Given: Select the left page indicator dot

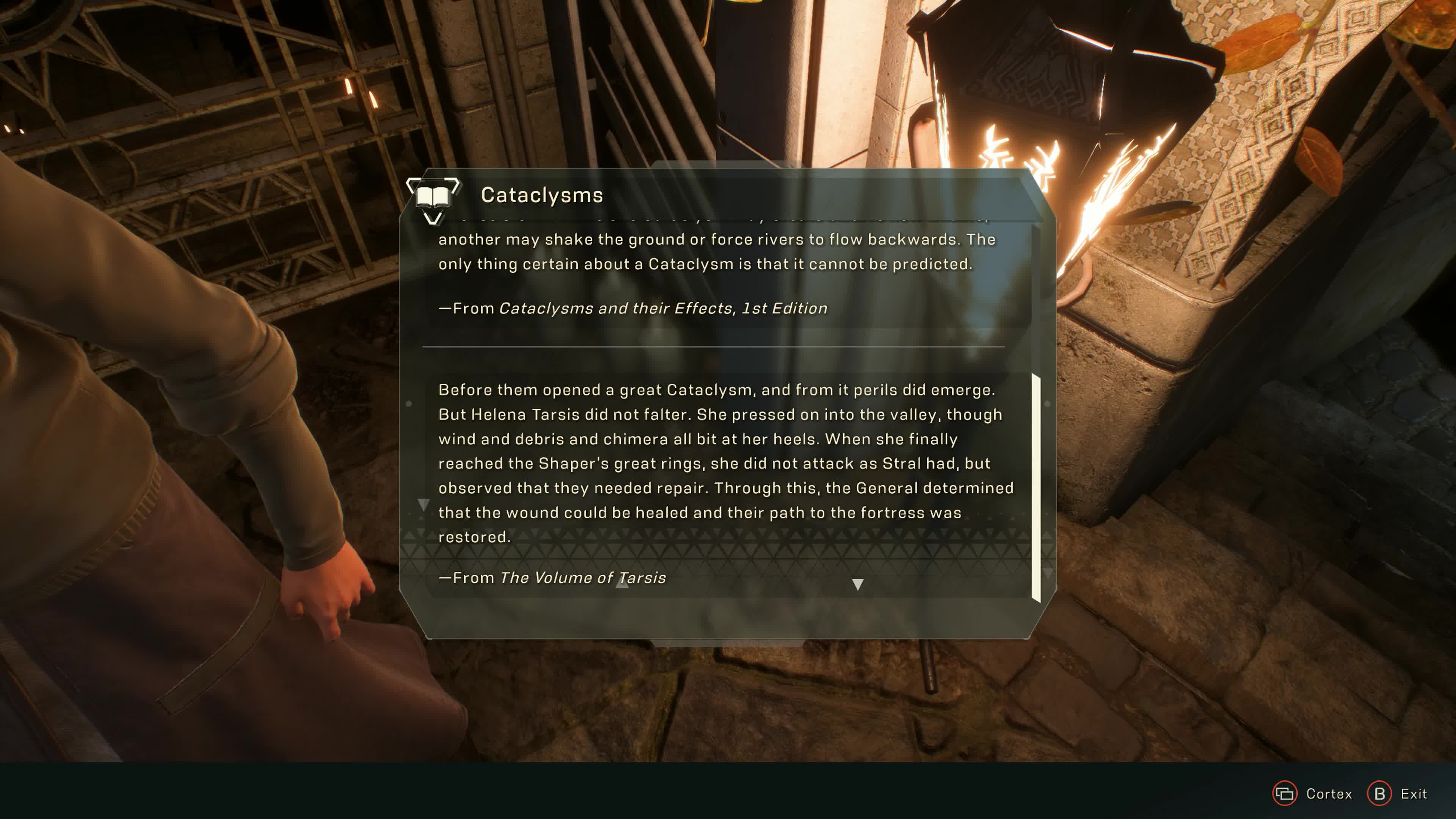Looking at the screenshot, I should point(409,403).
